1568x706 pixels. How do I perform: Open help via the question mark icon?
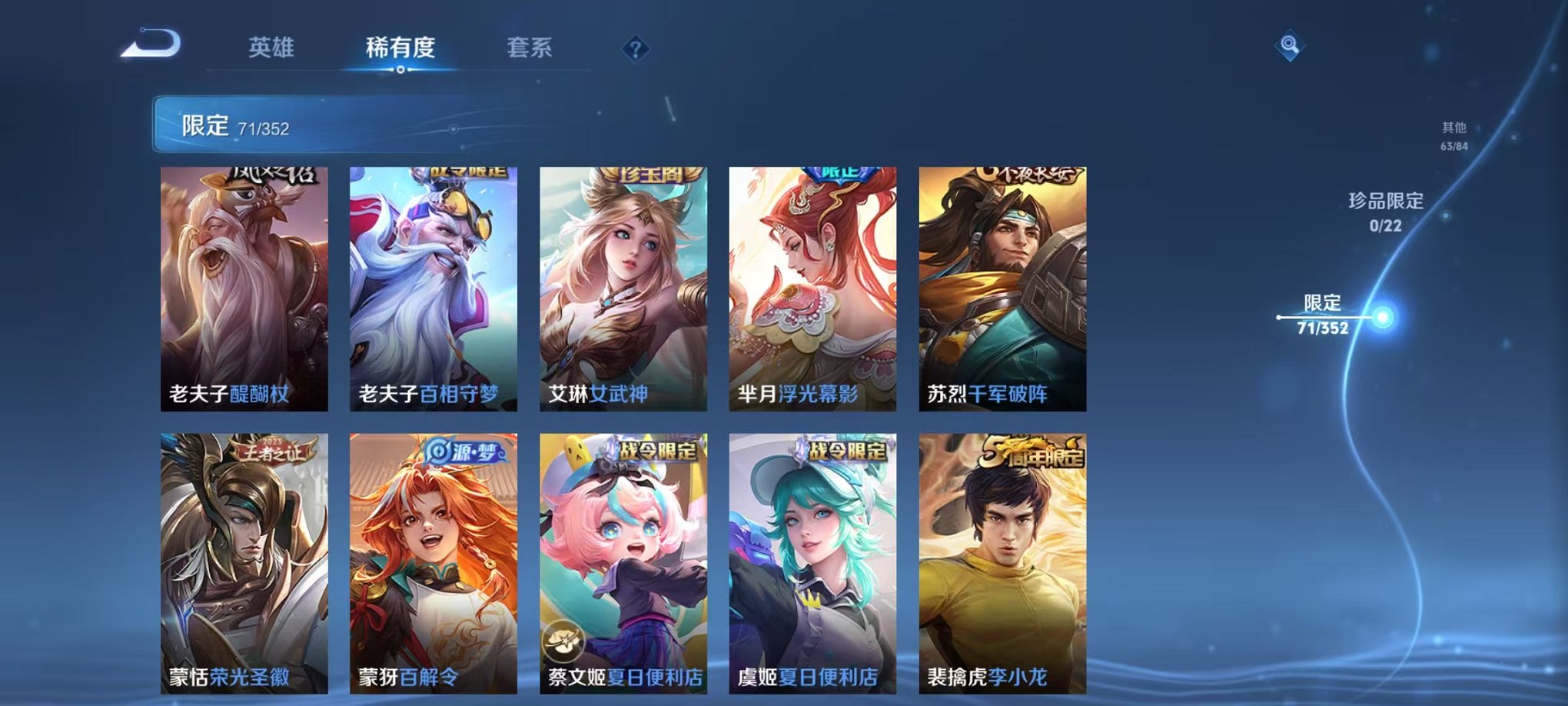[635, 48]
